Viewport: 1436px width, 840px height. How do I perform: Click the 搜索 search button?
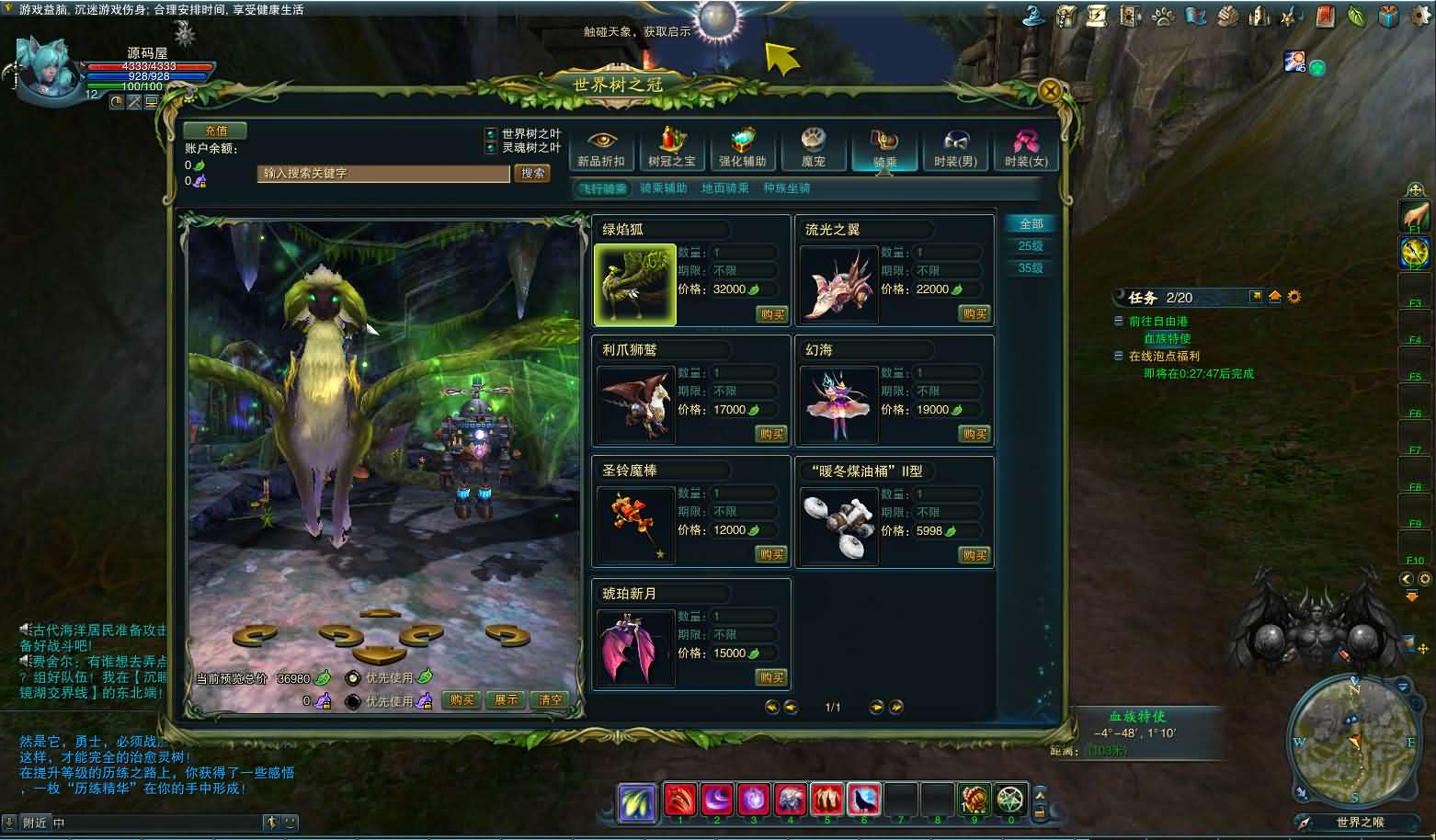(x=532, y=173)
